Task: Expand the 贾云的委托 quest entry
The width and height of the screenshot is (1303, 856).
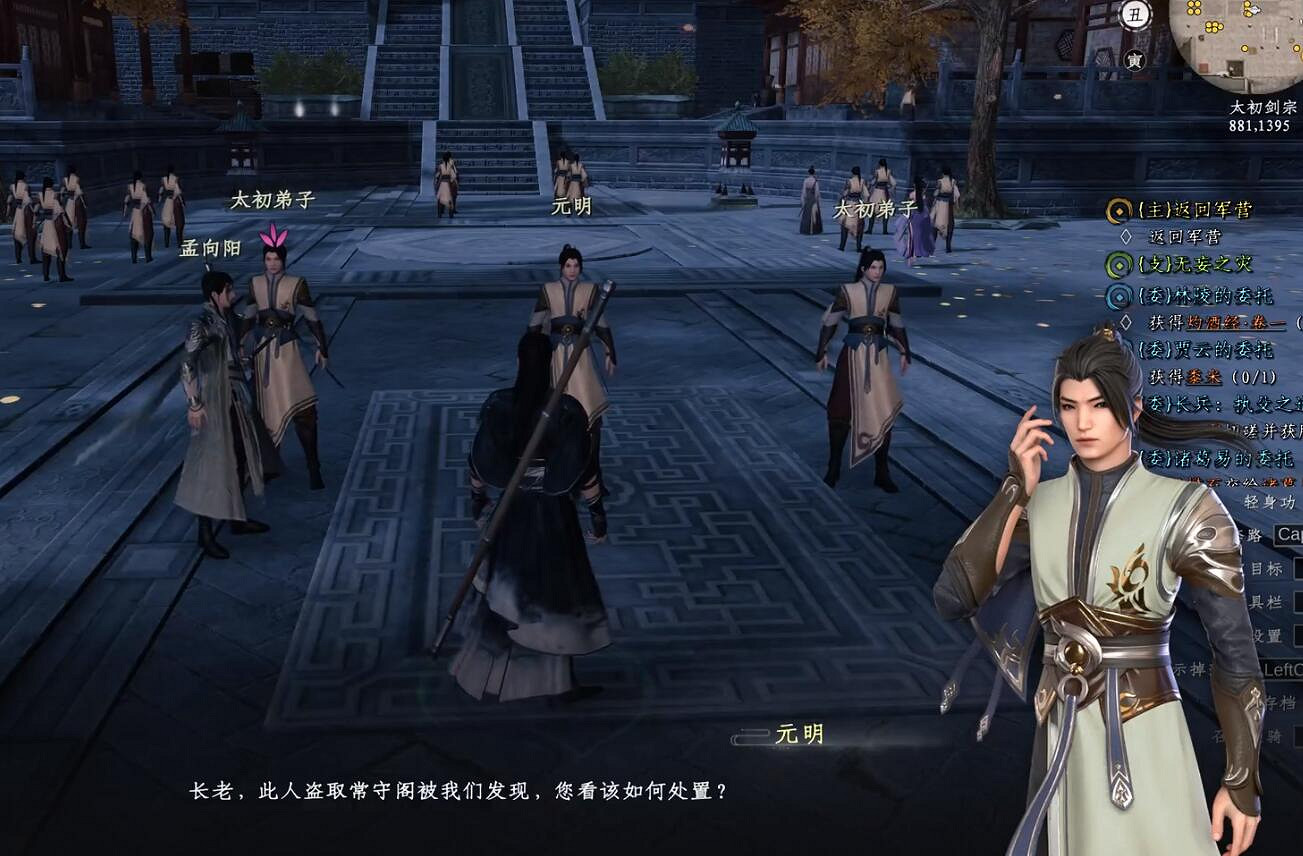Action: coord(1208,350)
